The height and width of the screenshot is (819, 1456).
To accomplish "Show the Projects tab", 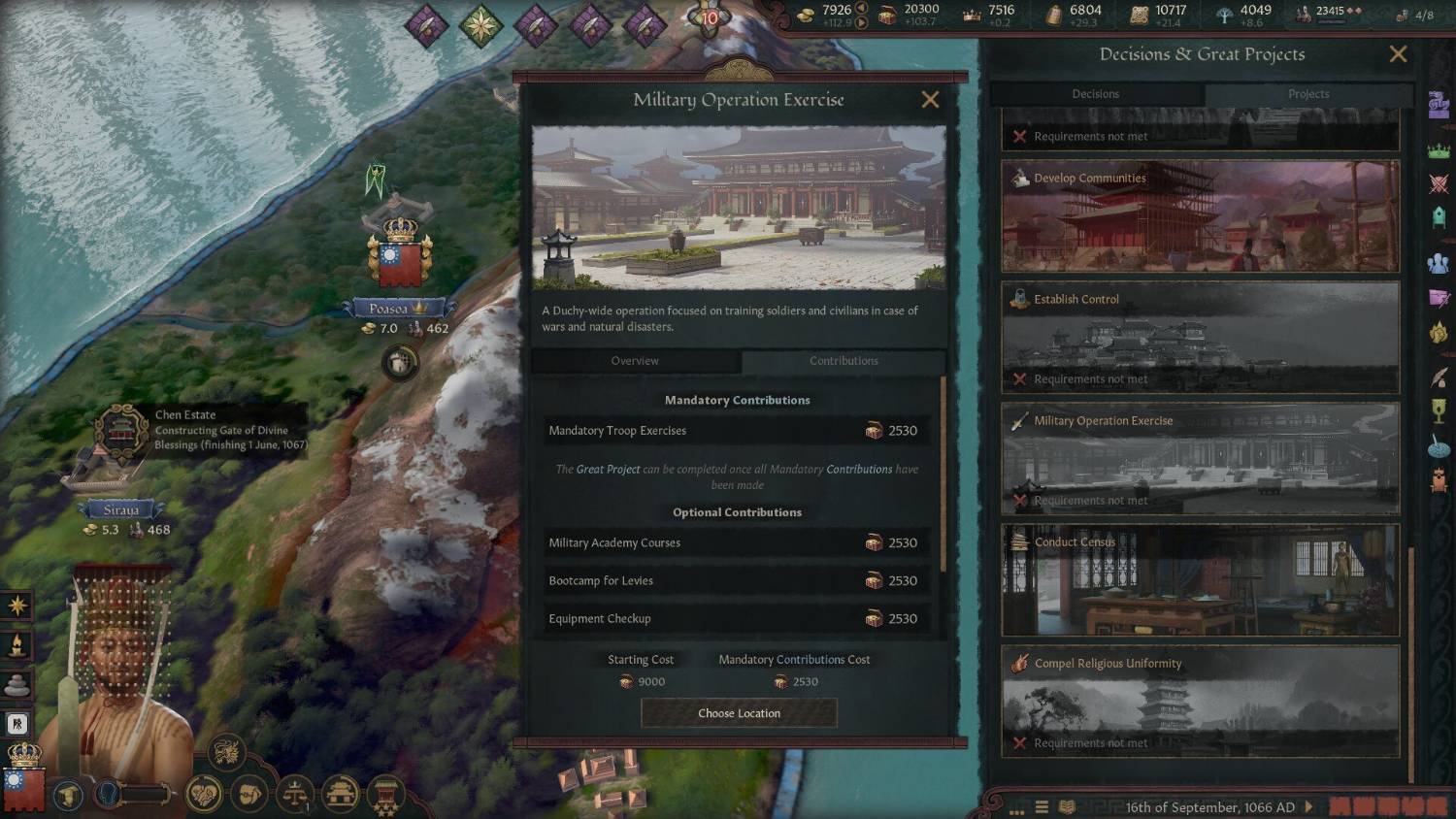I will pyautogui.click(x=1308, y=94).
